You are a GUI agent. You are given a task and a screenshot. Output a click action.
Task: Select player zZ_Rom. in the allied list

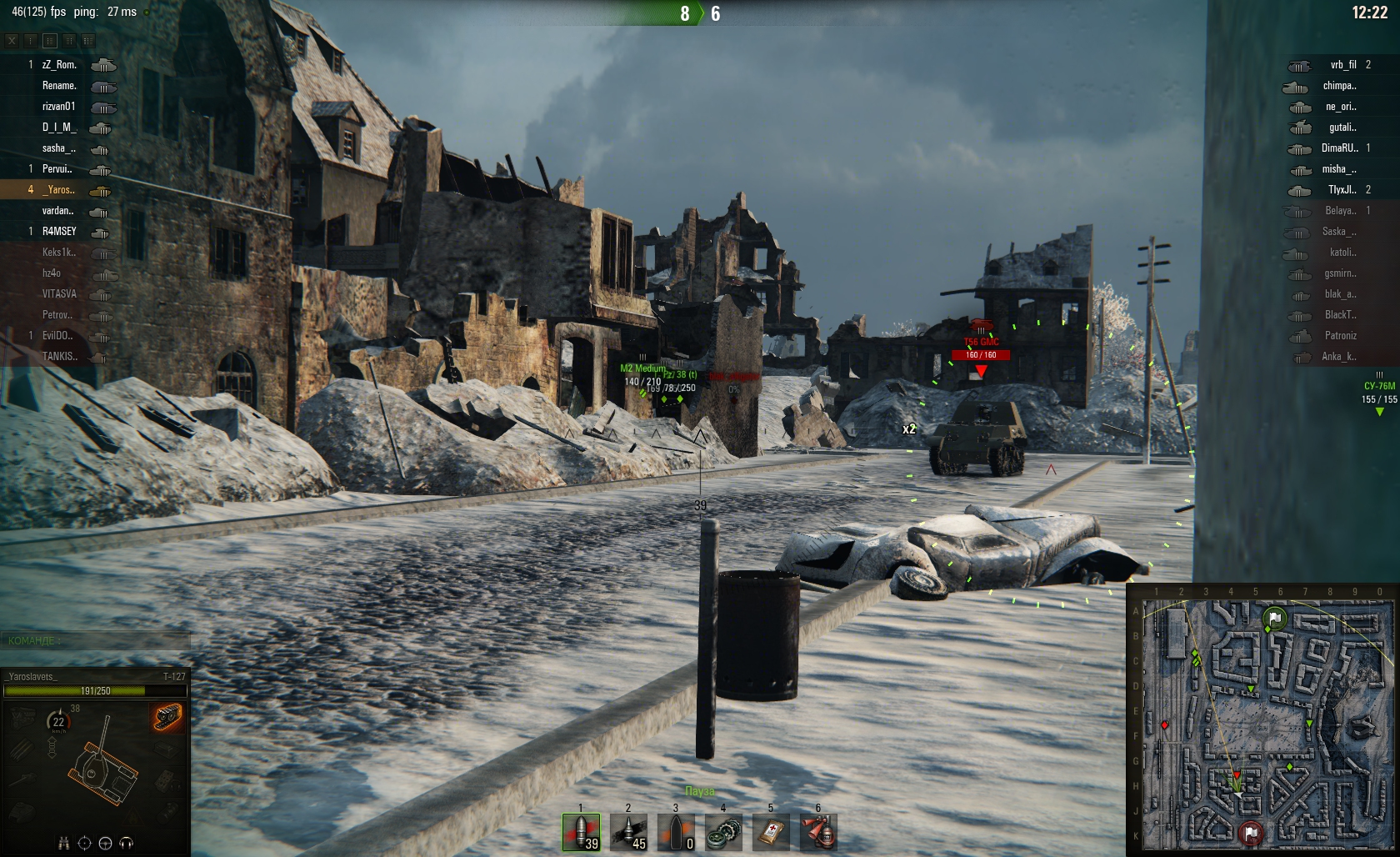click(x=59, y=64)
